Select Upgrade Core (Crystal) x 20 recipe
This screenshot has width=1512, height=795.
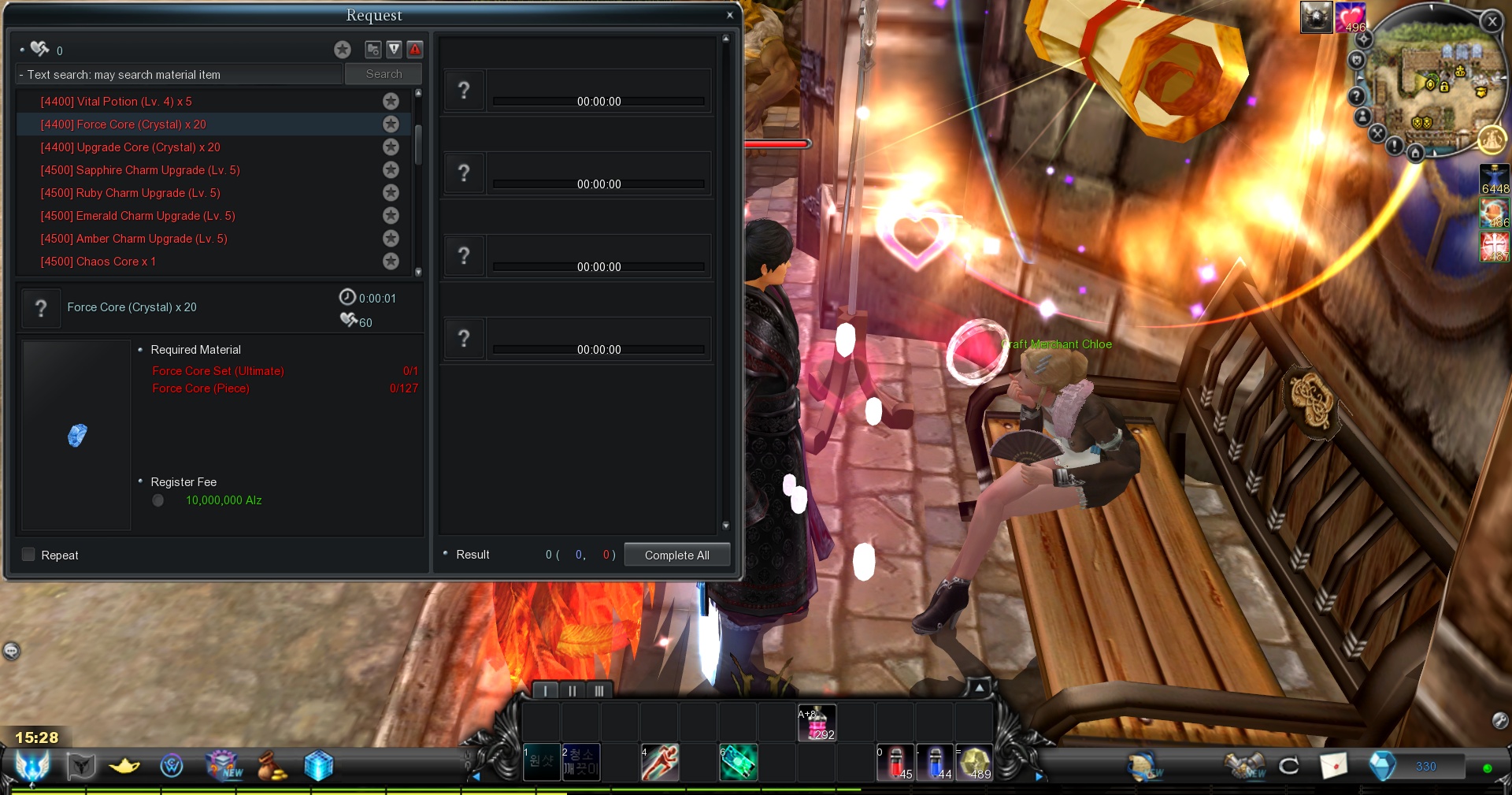[x=130, y=147]
